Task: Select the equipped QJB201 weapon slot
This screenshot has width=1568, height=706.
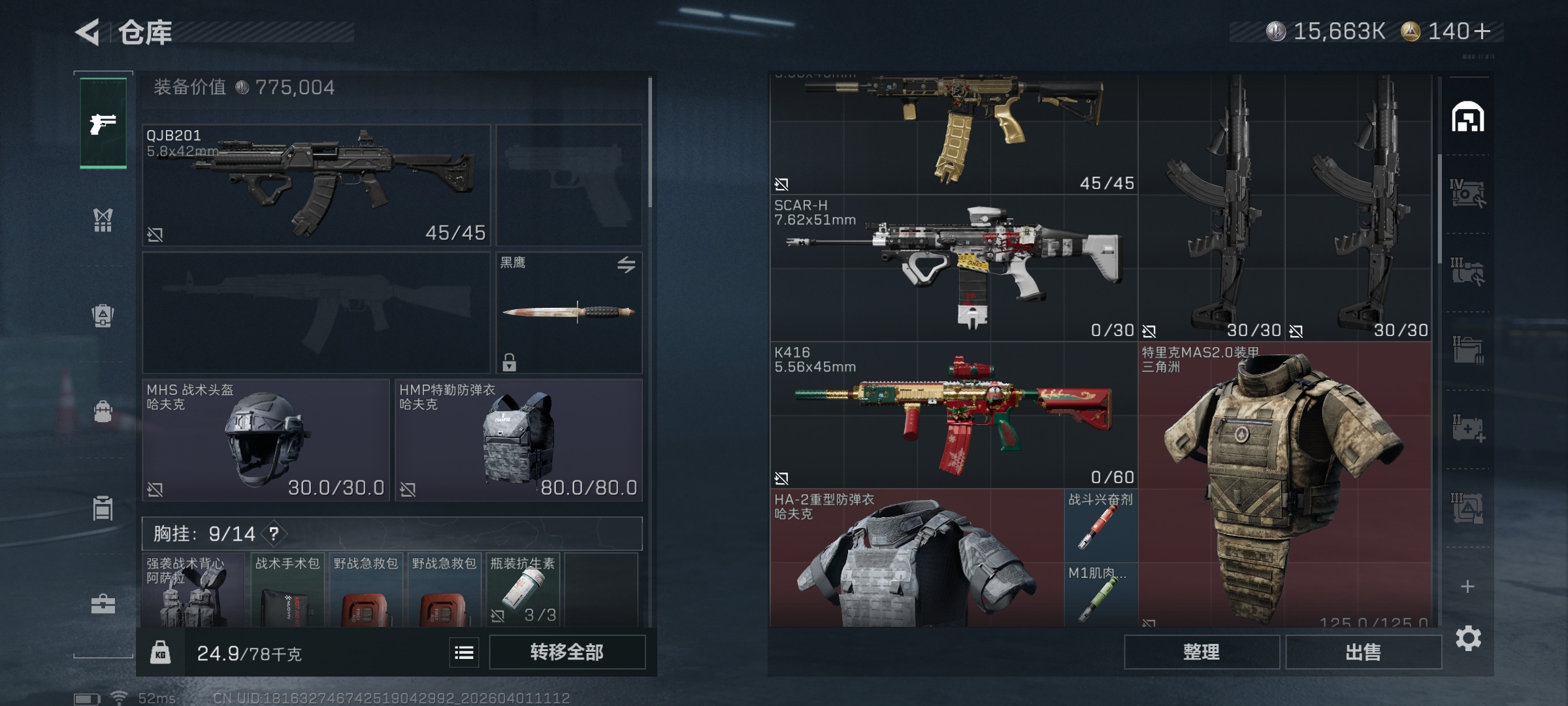Action: pos(316,185)
